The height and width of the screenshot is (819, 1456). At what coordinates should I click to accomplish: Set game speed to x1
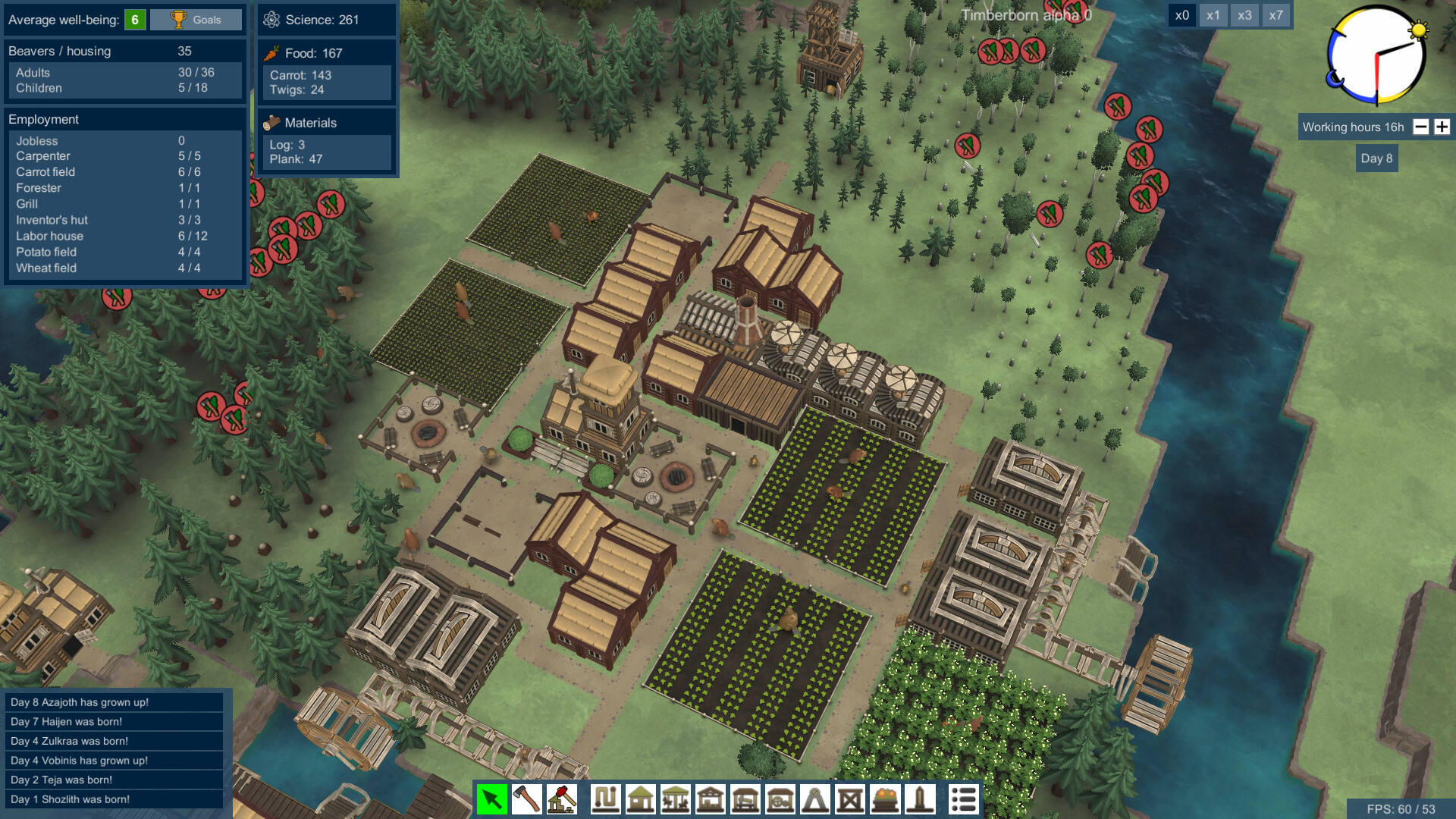click(1213, 15)
